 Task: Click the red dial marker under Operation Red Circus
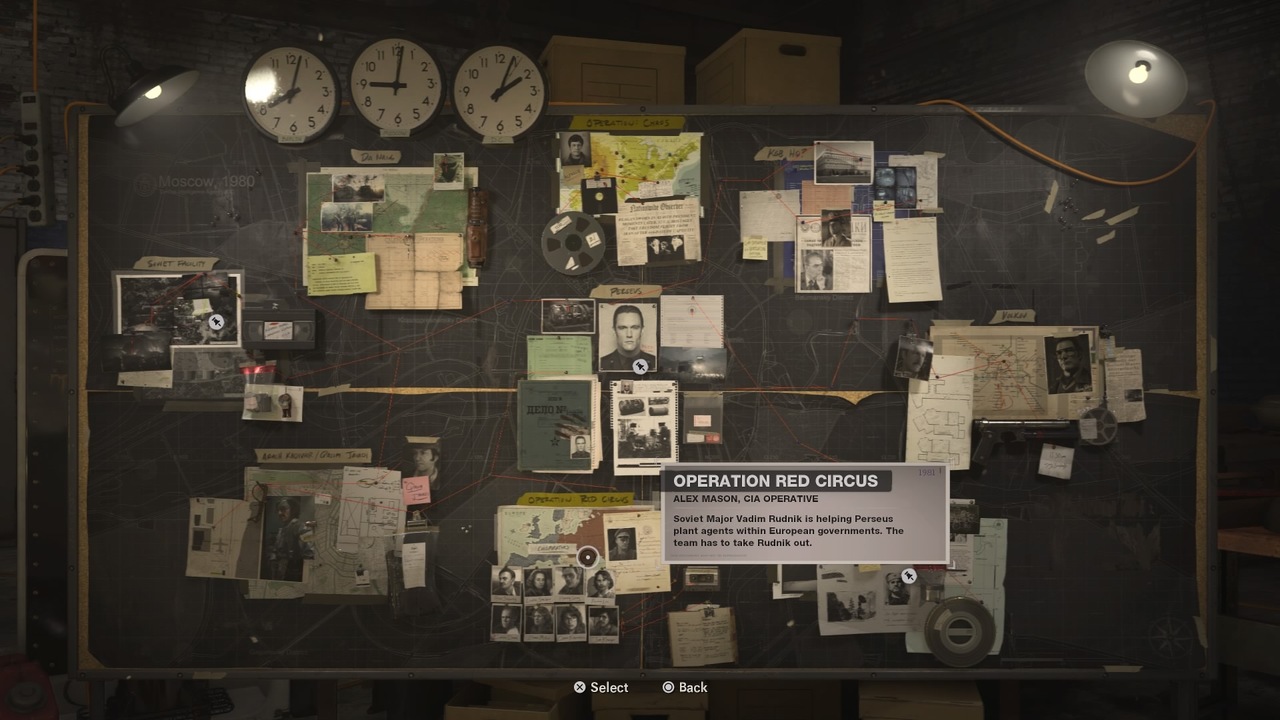tap(587, 557)
